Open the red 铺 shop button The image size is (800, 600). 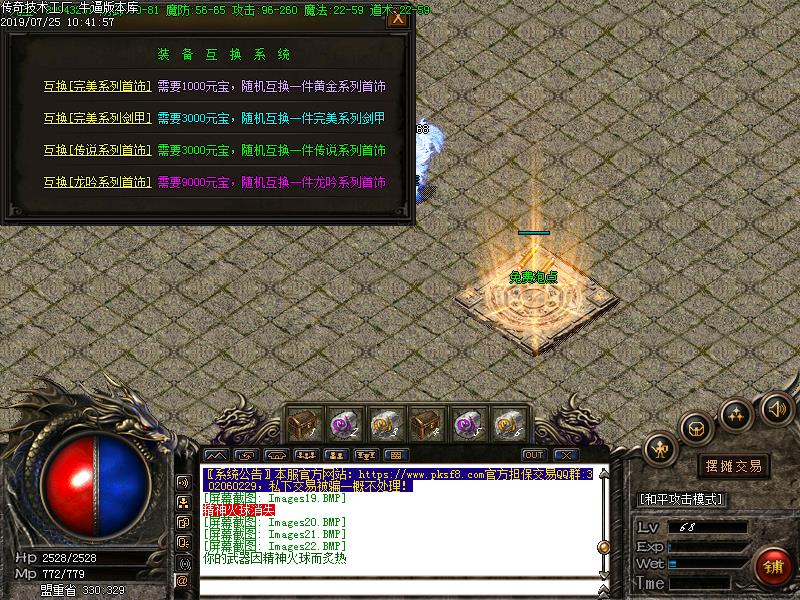pos(772,568)
